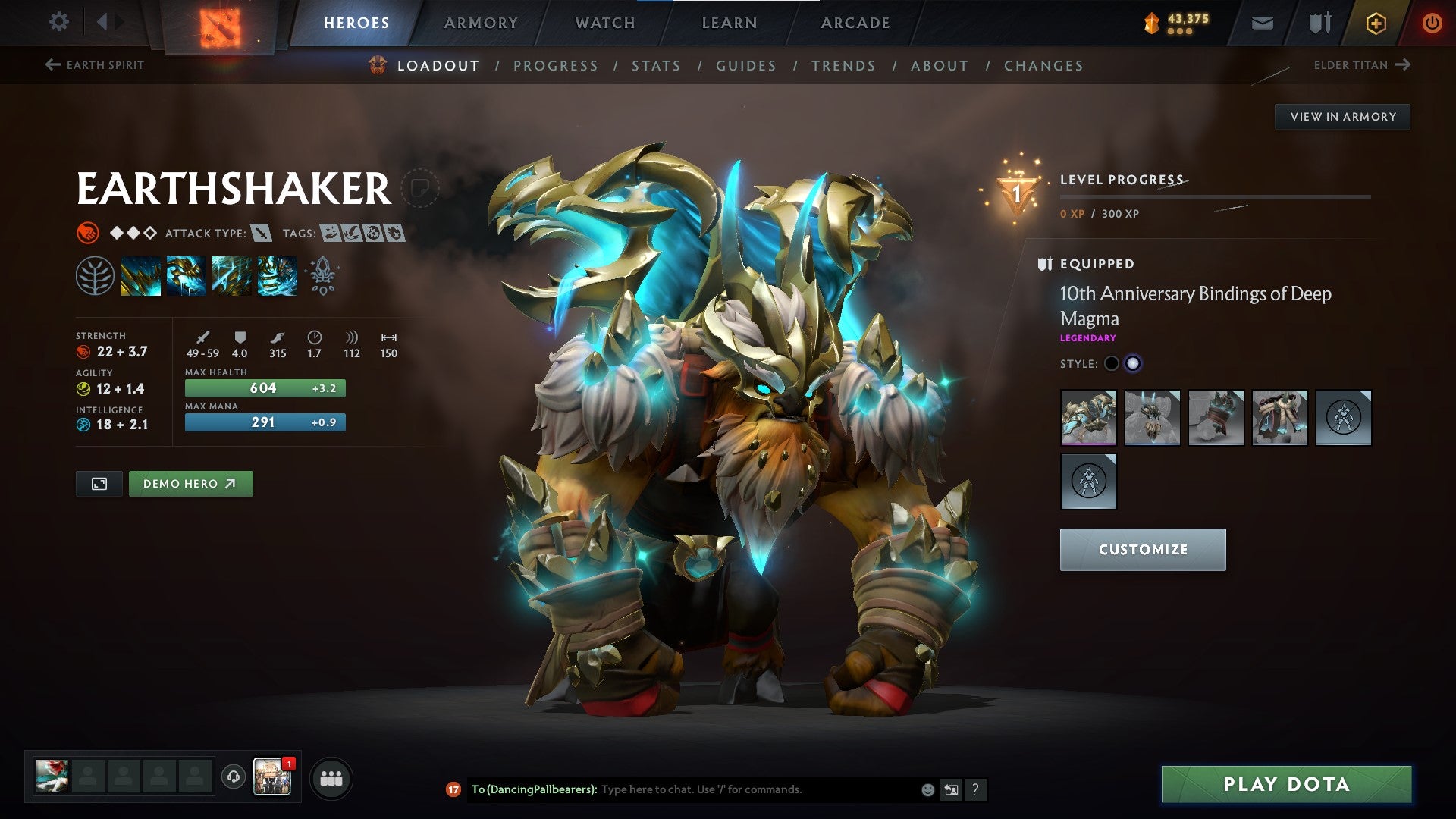Screen dimensions: 1456x819
Task: Open the ARCADE menu item
Action: click(x=855, y=22)
